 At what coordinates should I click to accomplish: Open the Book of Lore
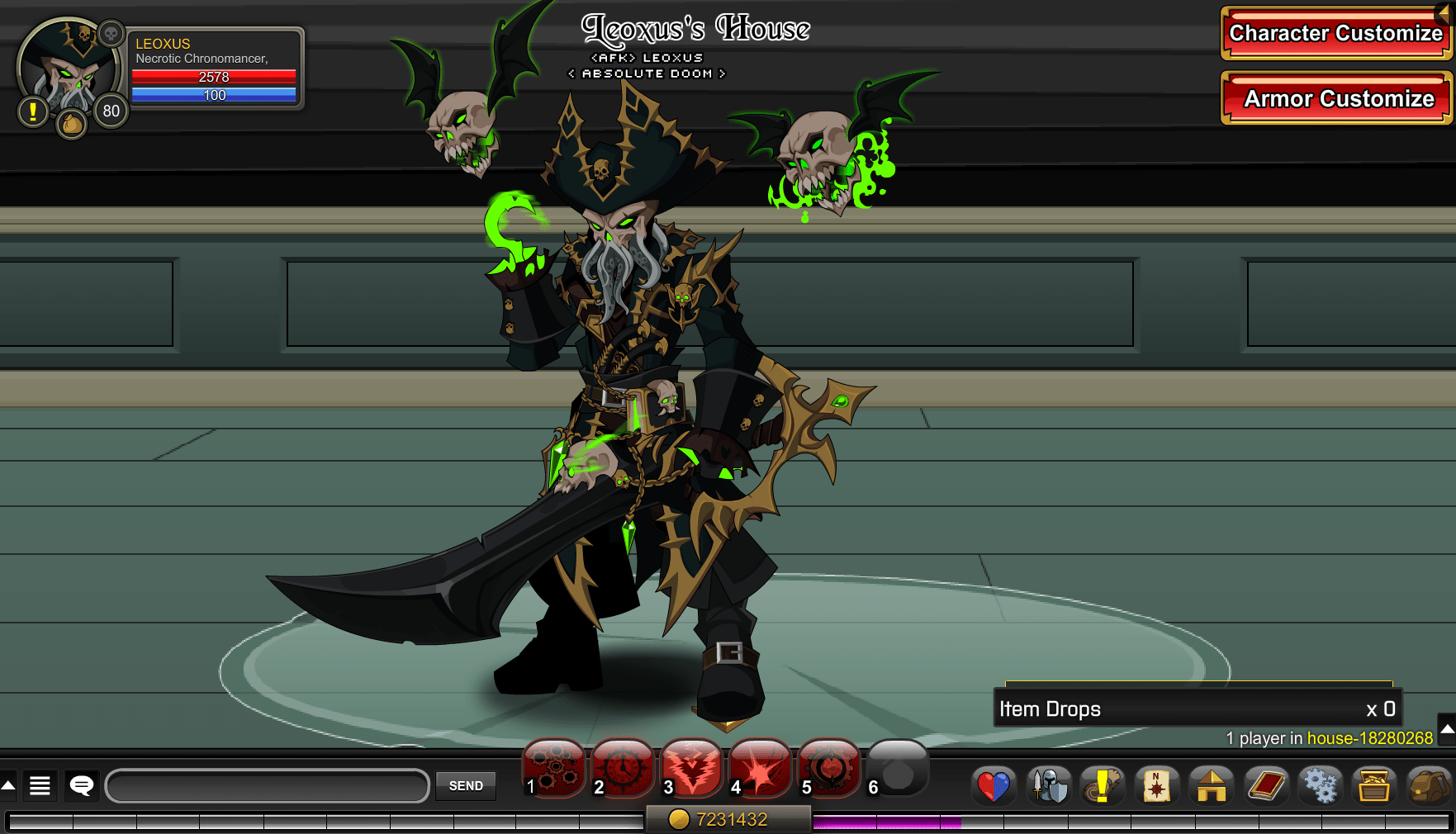(1267, 786)
